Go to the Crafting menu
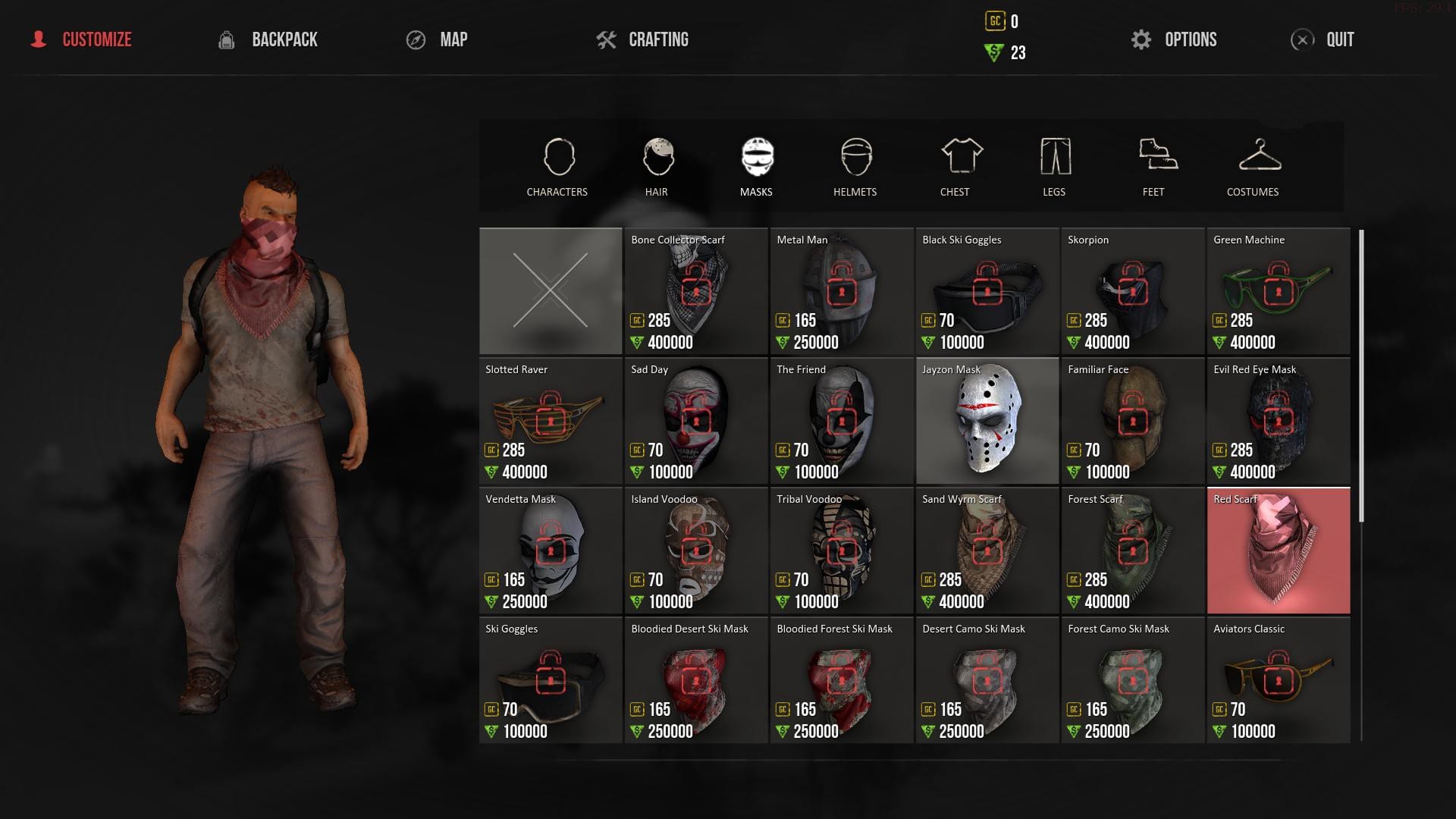The width and height of the screenshot is (1456, 819). pos(642,39)
